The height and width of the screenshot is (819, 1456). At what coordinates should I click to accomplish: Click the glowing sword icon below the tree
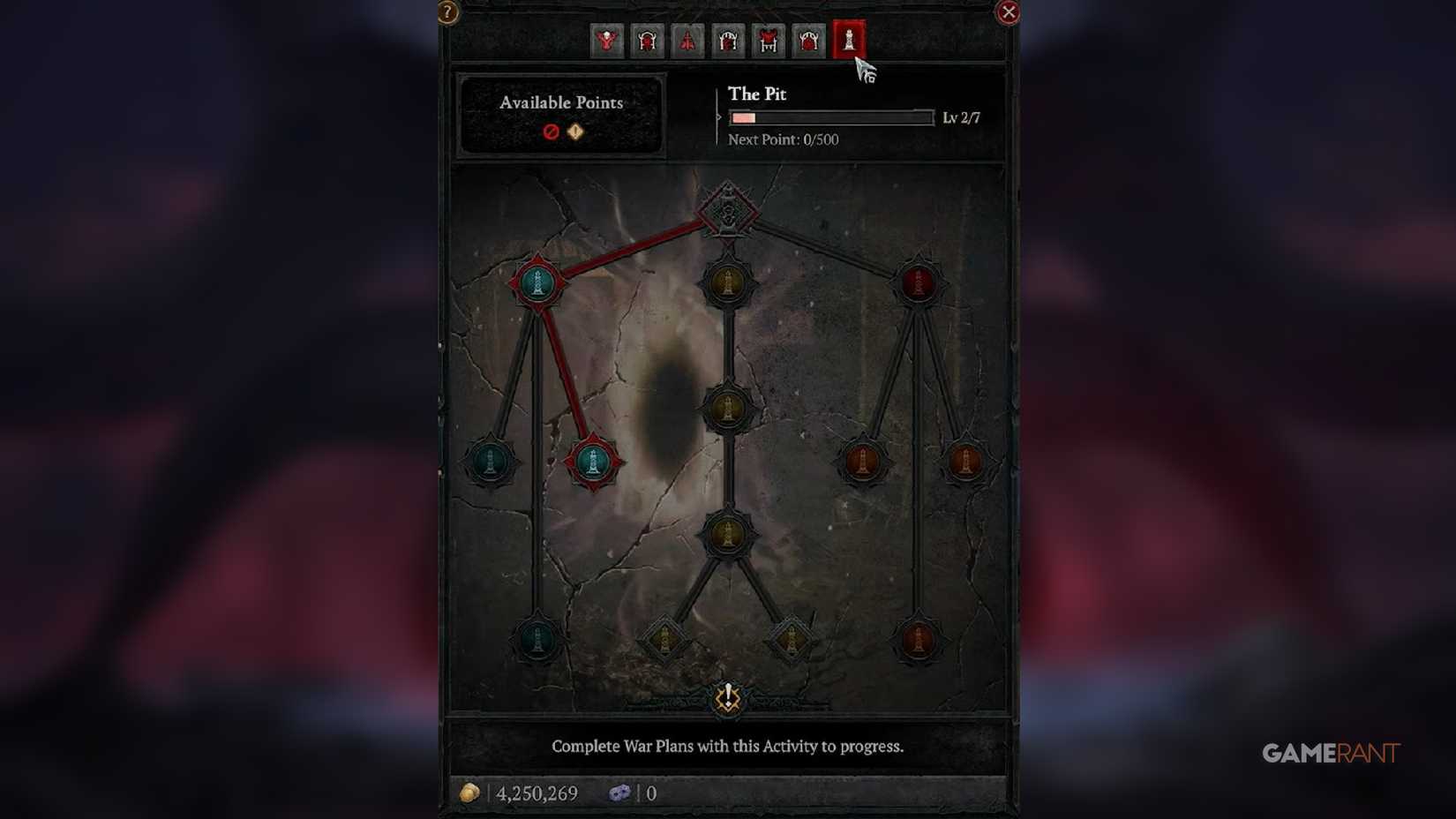coord(728,697)
